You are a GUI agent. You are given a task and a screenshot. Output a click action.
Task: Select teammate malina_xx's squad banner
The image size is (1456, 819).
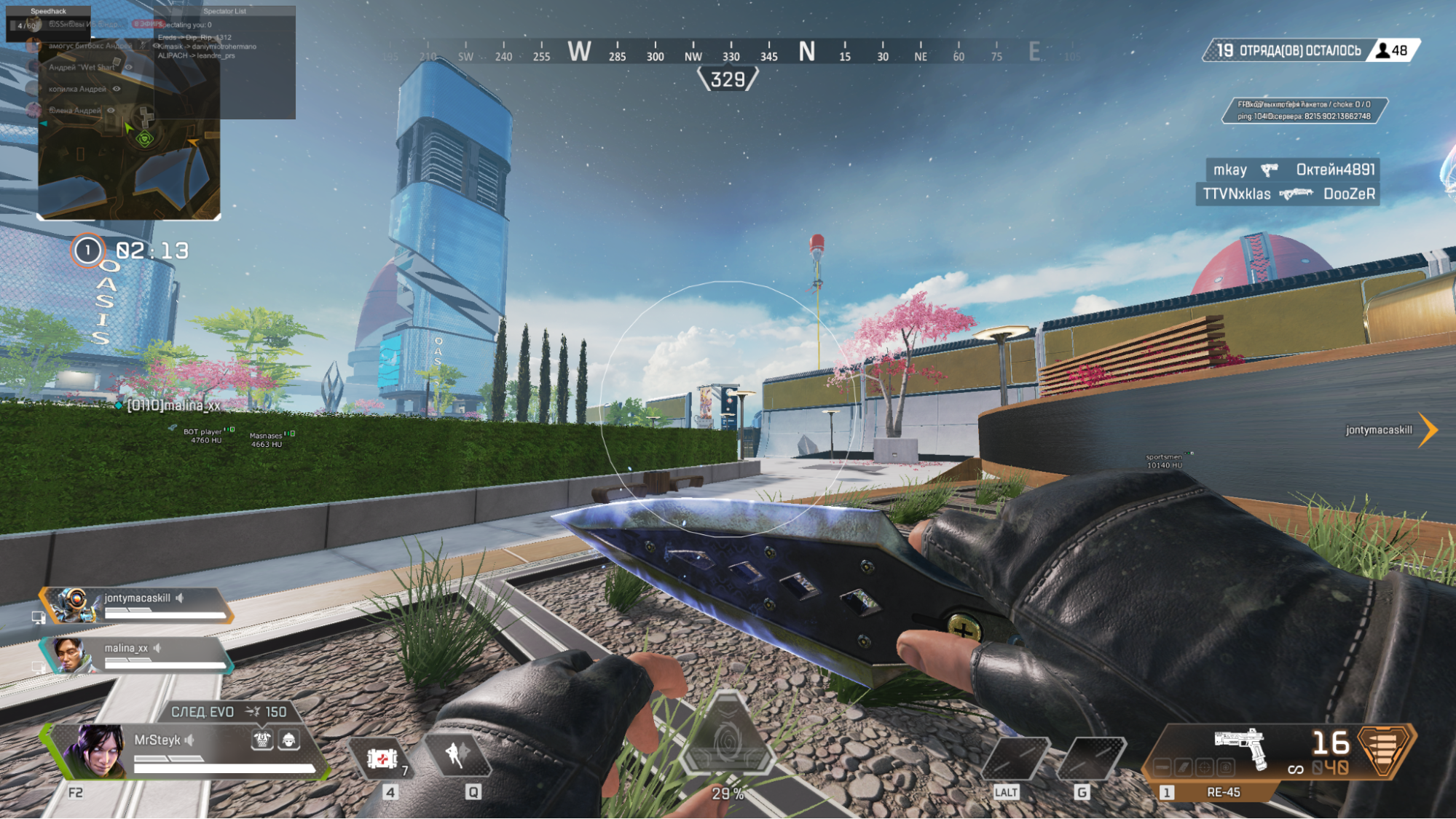(138, 655)
